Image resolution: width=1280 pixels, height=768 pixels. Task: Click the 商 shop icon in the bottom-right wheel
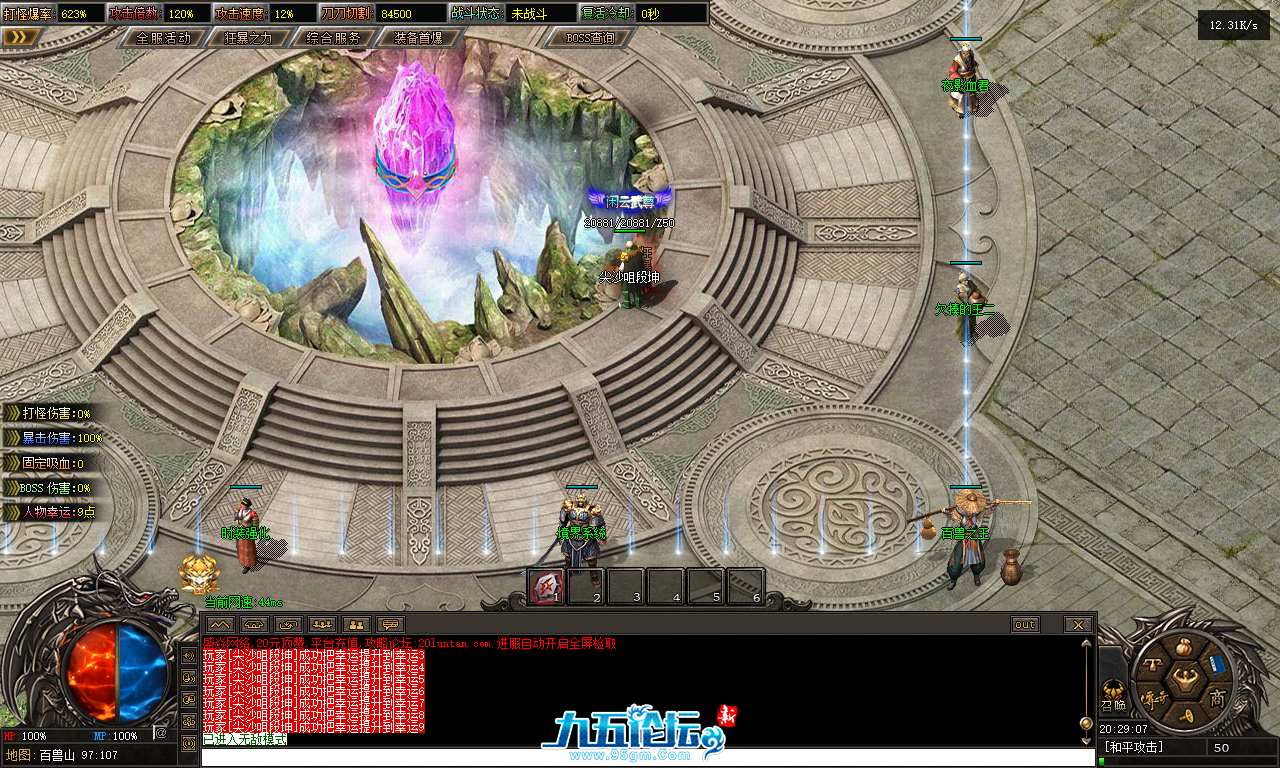1217,697
